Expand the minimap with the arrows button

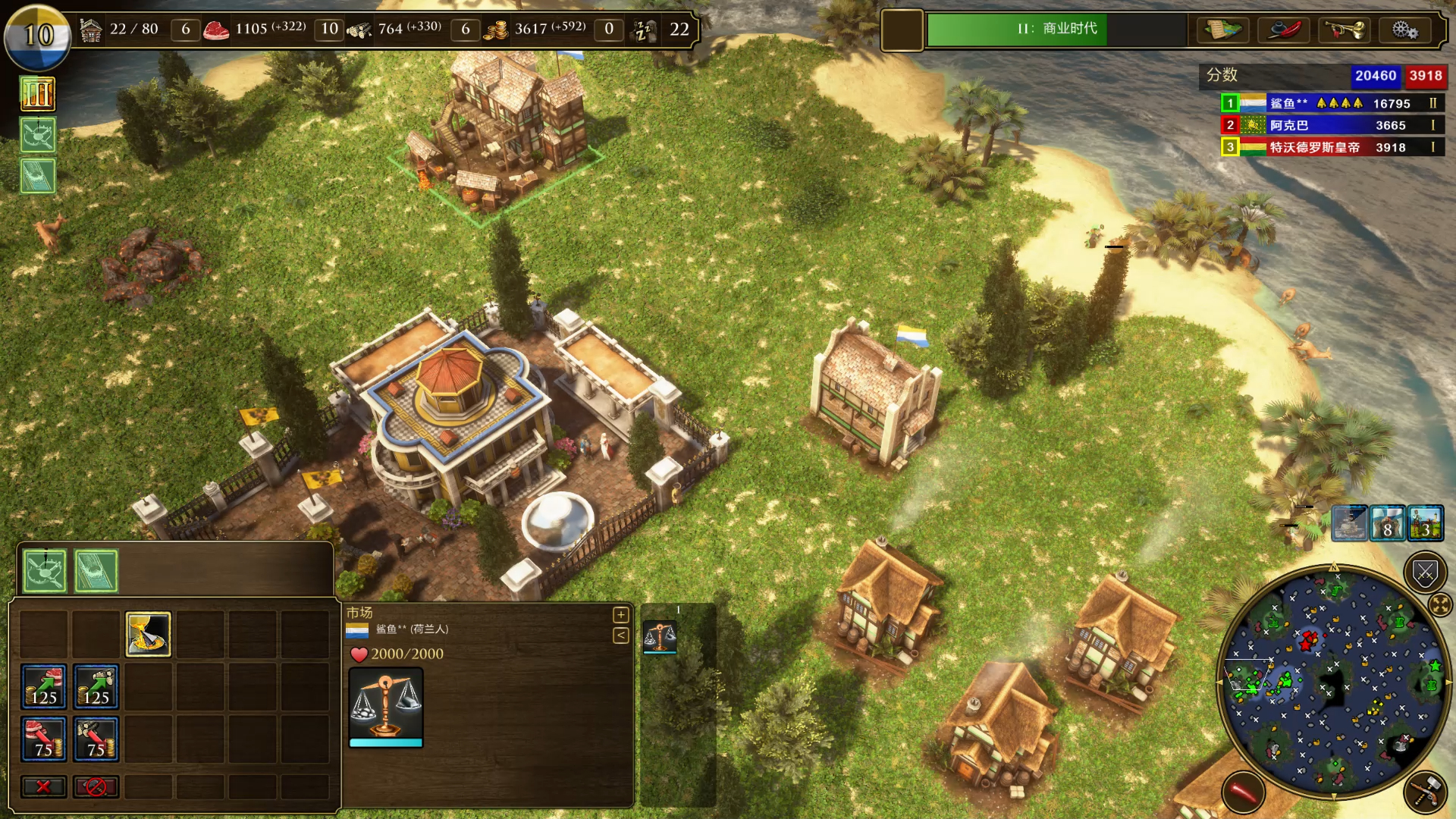(1439, 604)
